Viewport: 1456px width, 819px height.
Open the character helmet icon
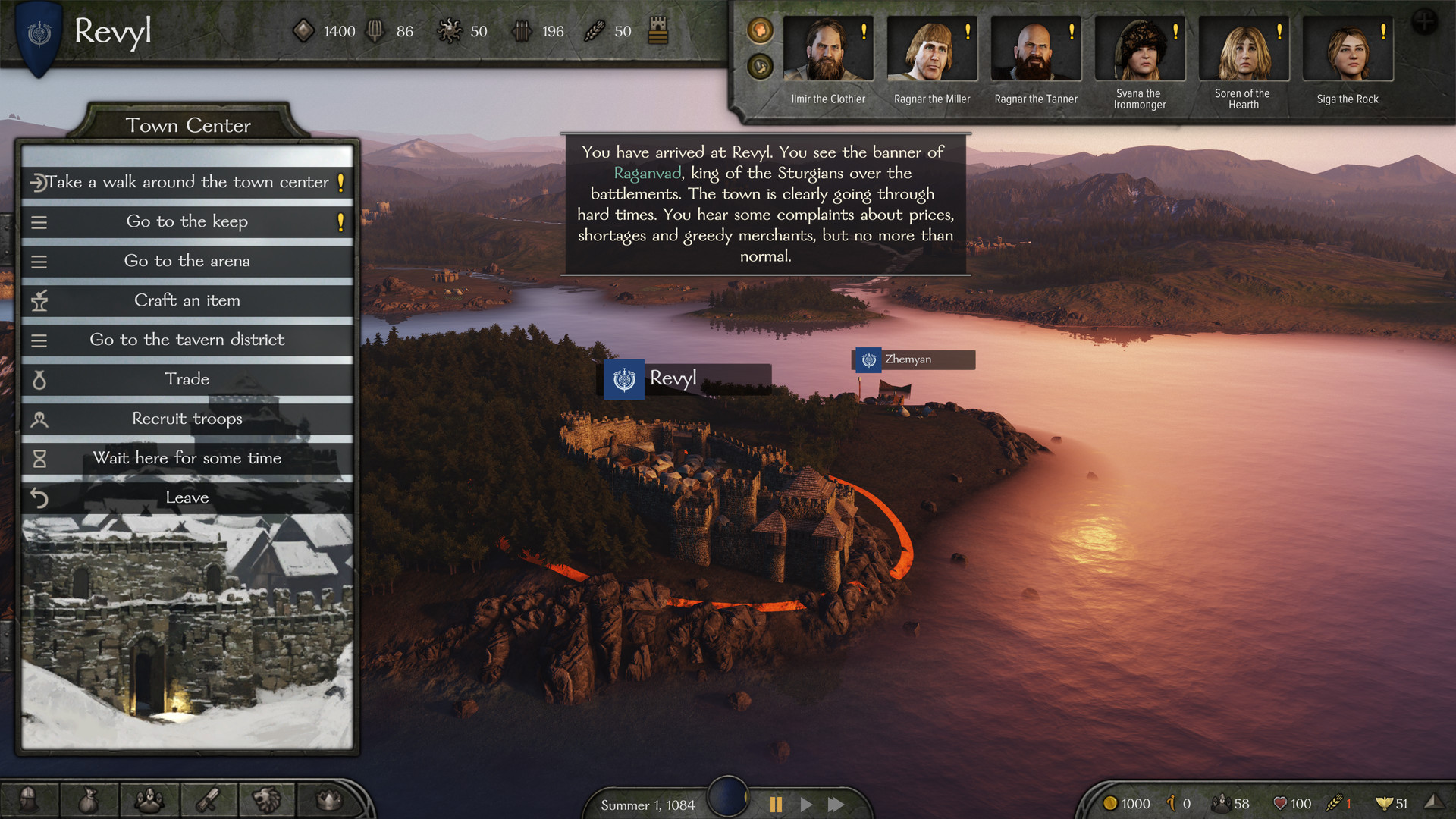pos(29,799)
